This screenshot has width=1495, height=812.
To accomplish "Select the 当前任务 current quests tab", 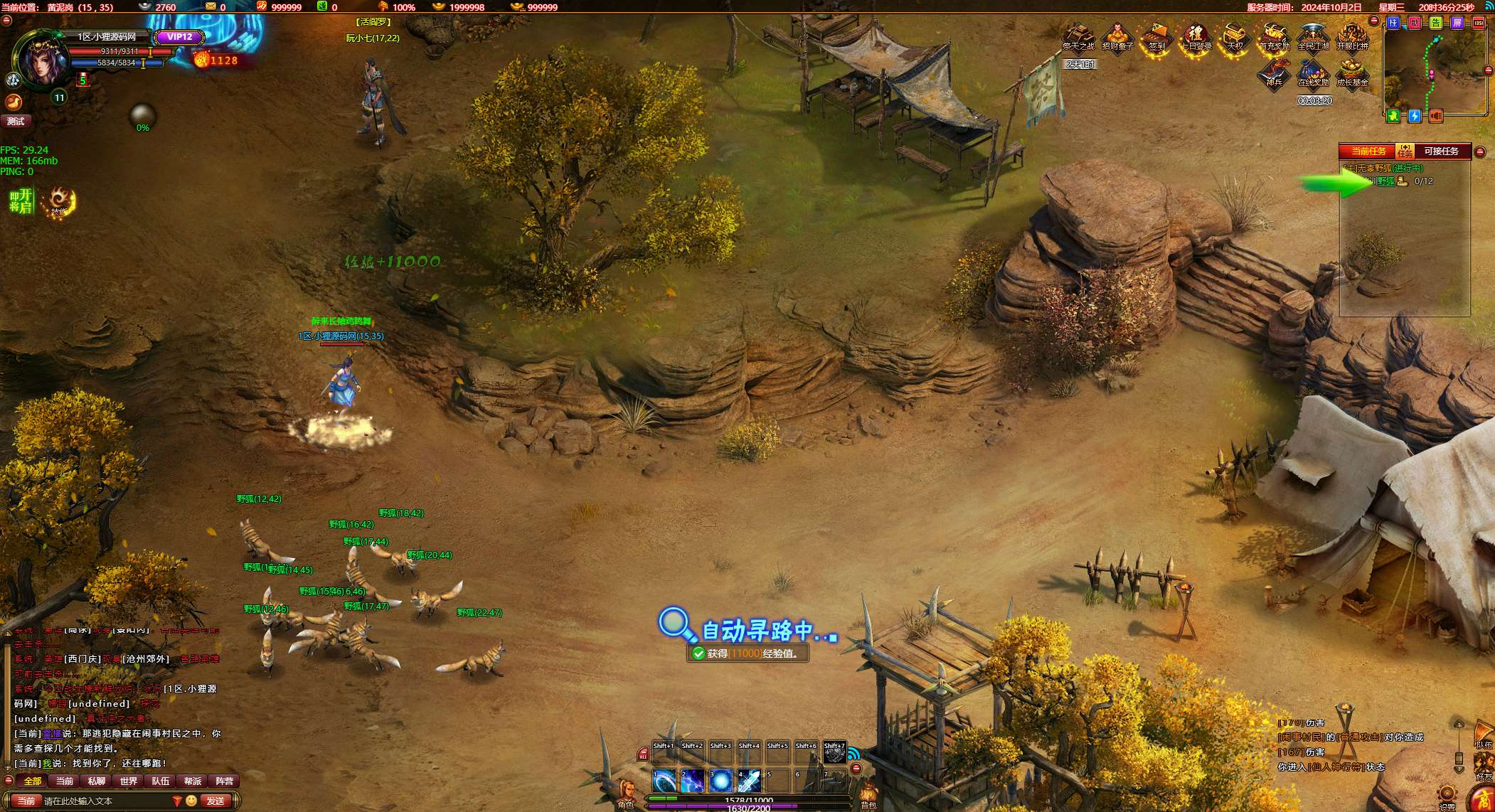I will 1368,151.
